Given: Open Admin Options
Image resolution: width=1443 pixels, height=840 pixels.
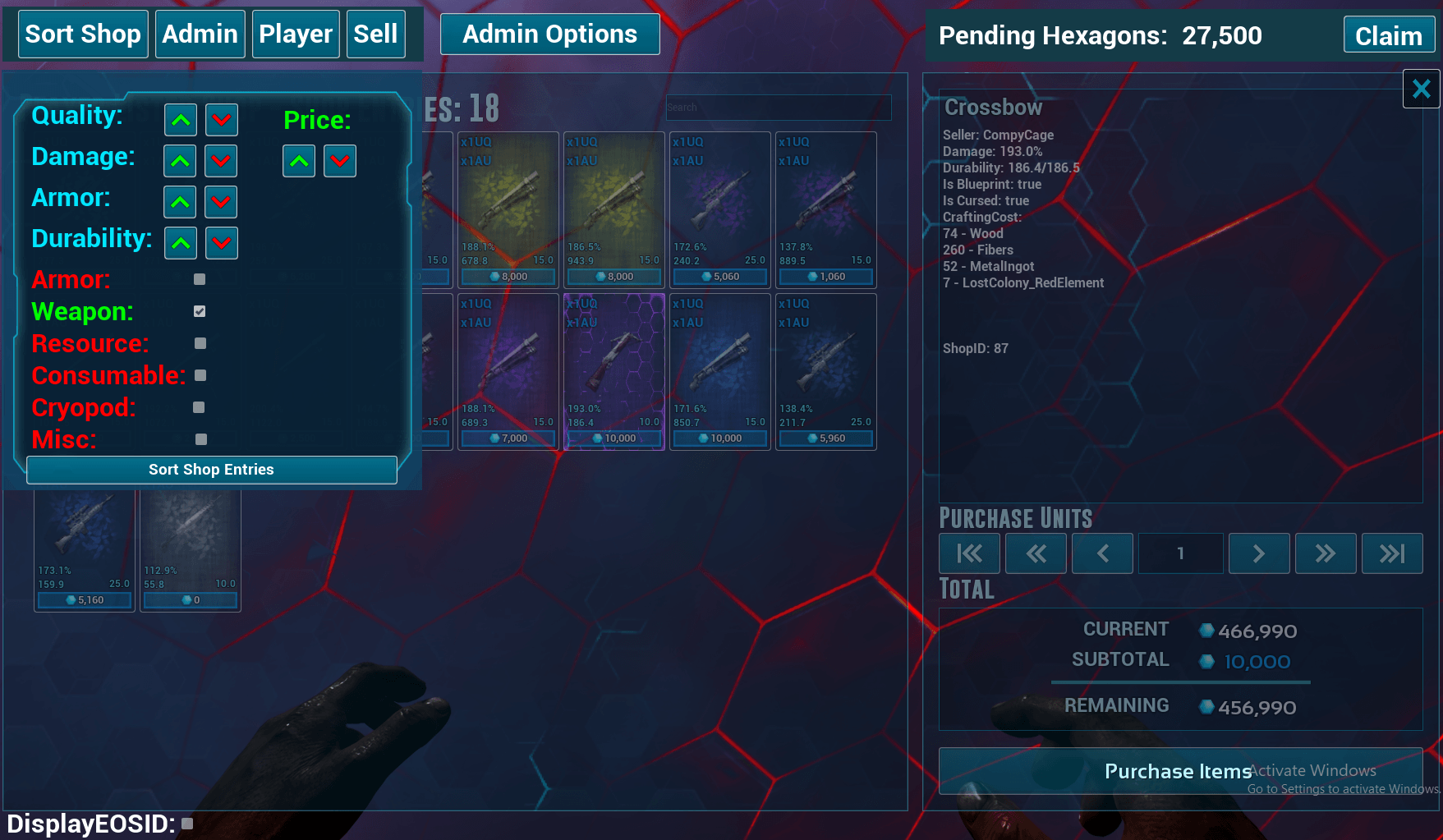Looking at the screenshot, I should point(549,34).
